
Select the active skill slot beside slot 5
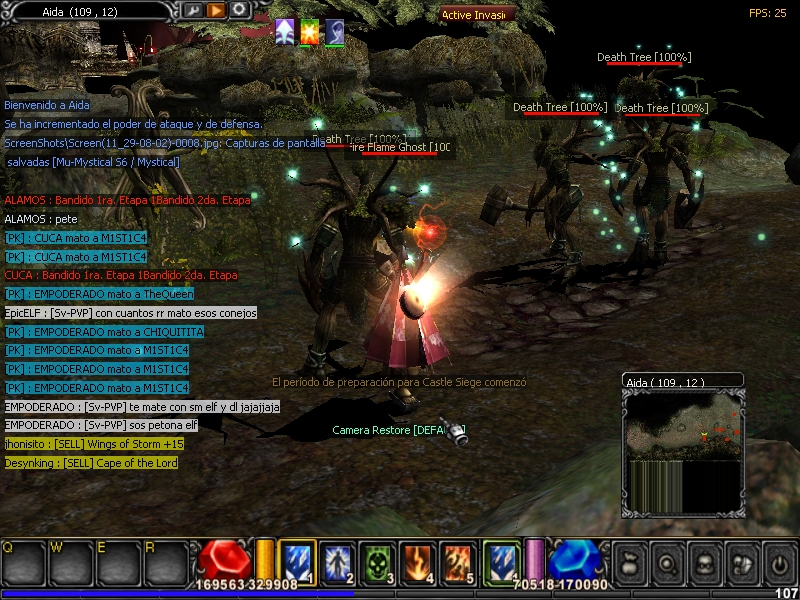pyautogui.click(x=501, y=560)
